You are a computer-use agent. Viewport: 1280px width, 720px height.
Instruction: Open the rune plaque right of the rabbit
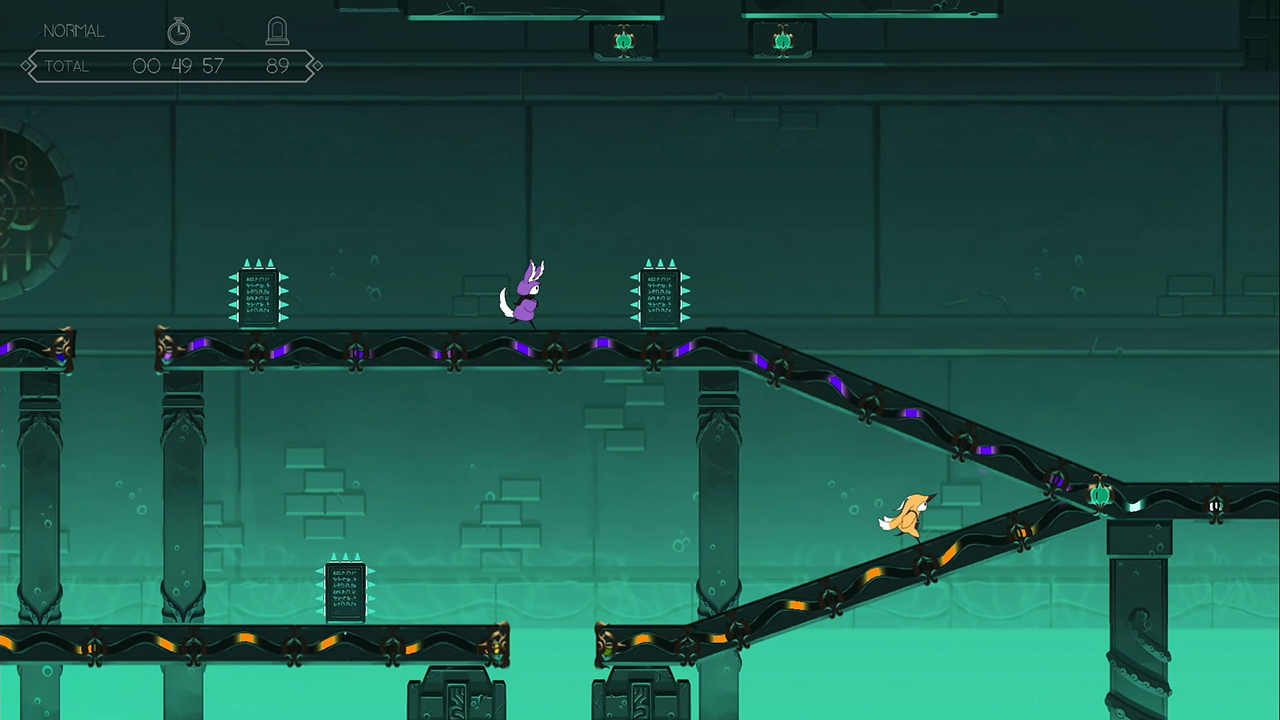[660, 293]
